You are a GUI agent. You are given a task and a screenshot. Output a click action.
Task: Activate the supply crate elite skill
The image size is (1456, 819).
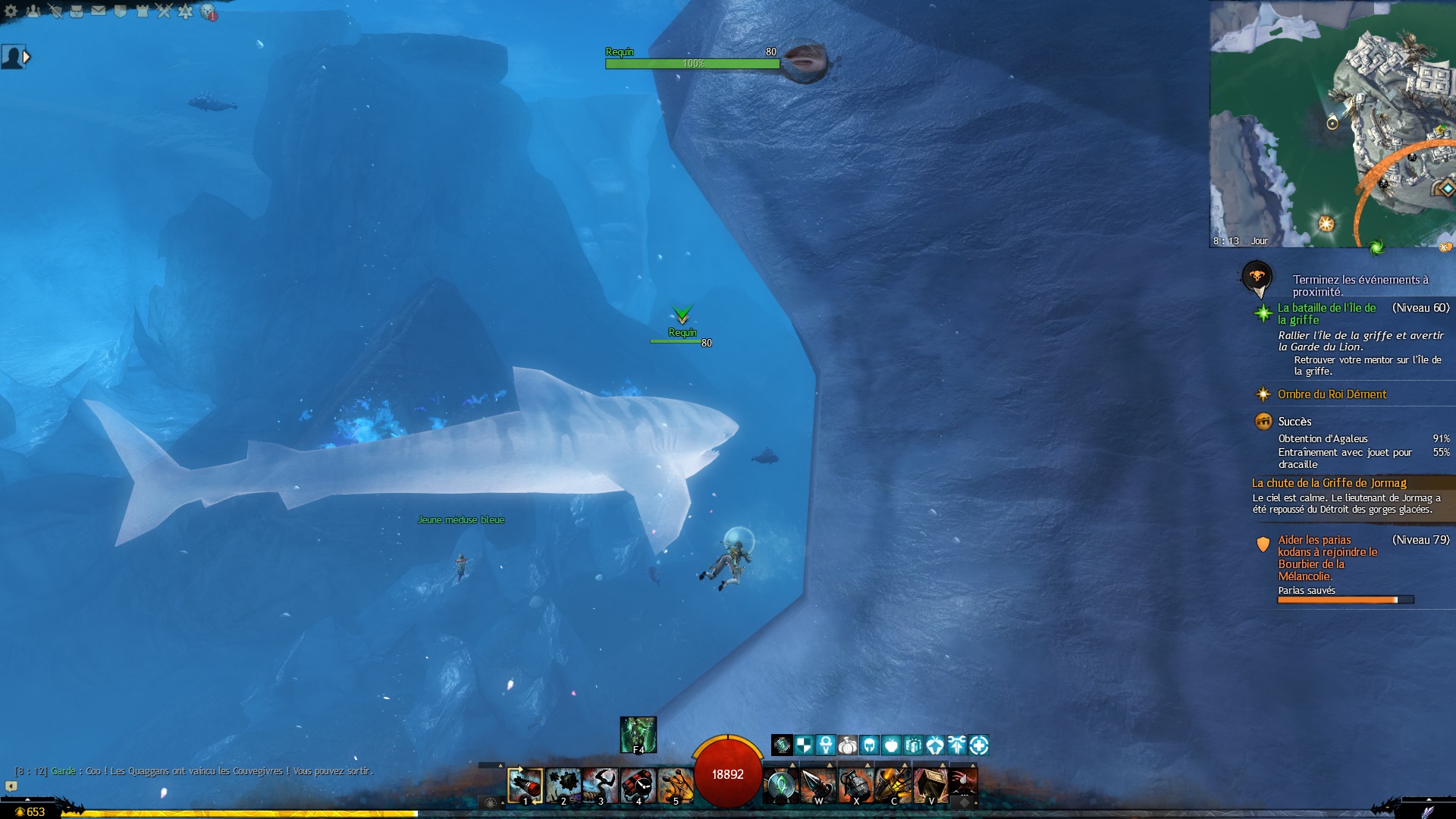tap(930, 785)
